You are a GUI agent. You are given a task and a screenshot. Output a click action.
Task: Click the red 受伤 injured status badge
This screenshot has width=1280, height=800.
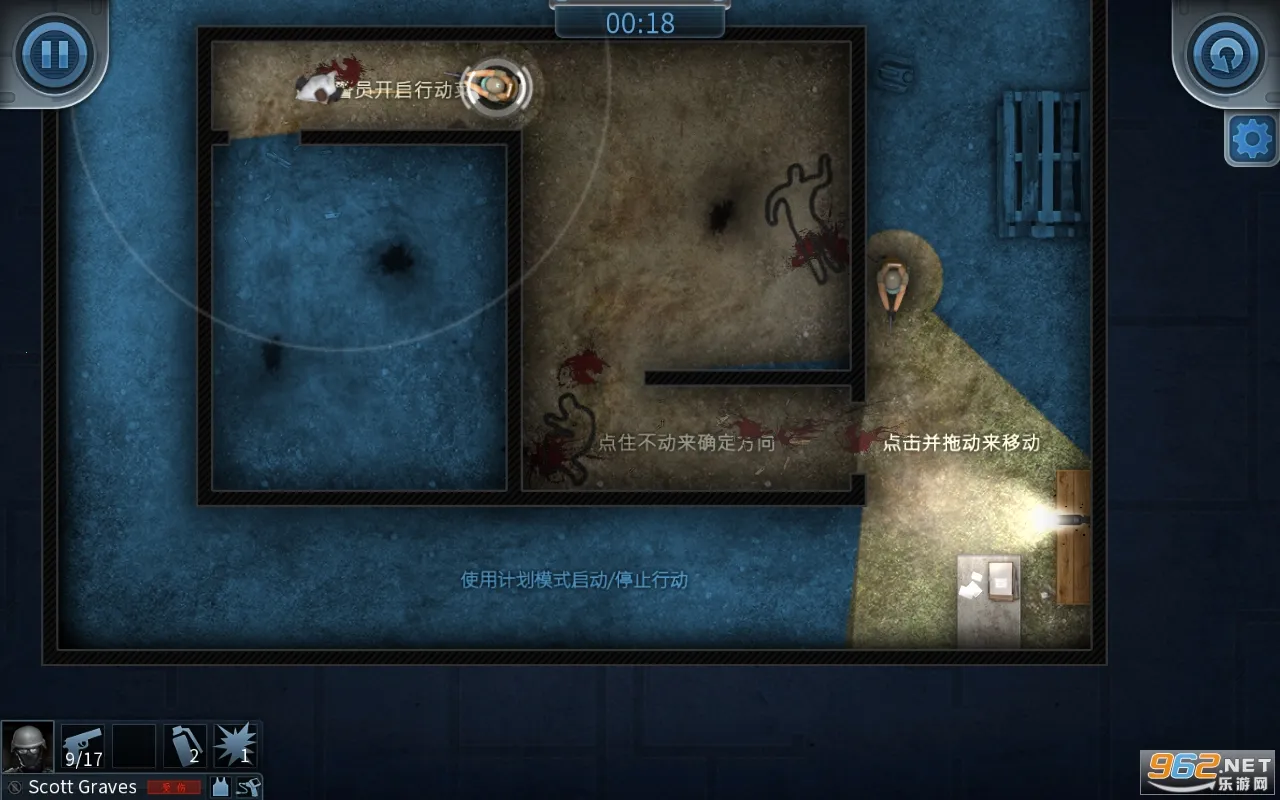tap(175, 788)
